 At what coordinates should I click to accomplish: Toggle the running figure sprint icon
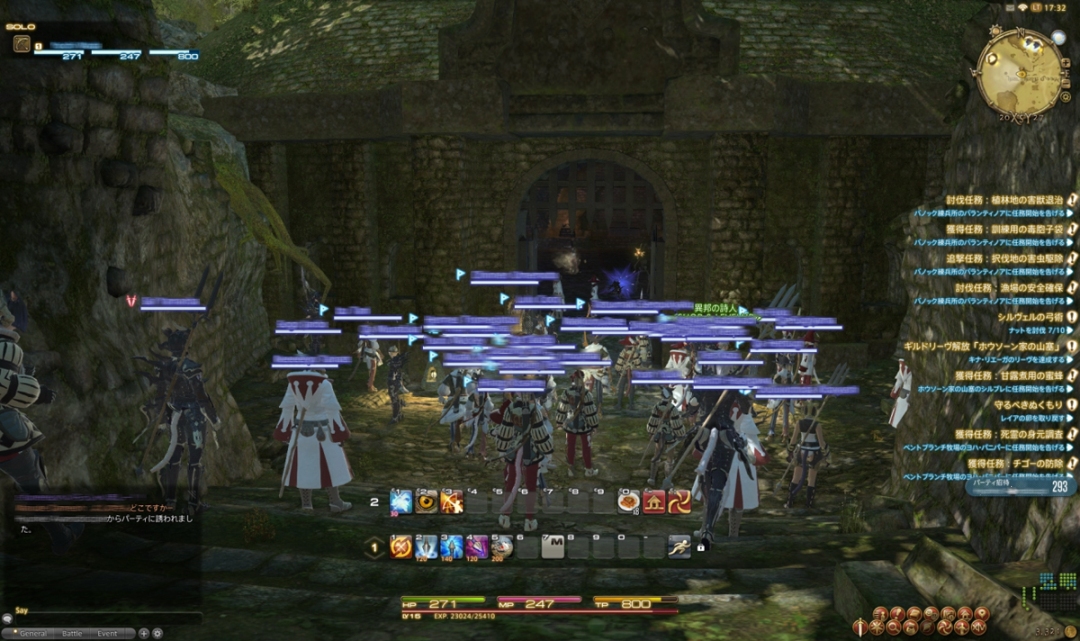click(680, 547)
